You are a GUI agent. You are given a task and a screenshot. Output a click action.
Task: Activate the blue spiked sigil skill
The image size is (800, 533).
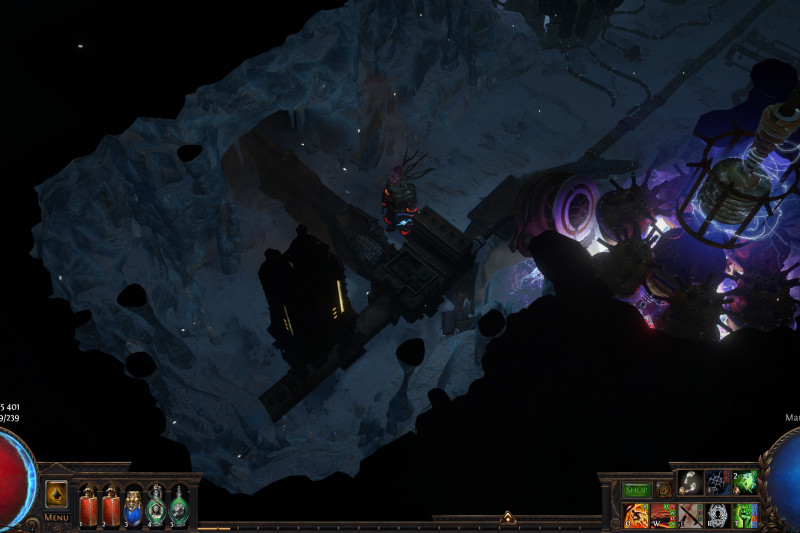tap(718, 483)
